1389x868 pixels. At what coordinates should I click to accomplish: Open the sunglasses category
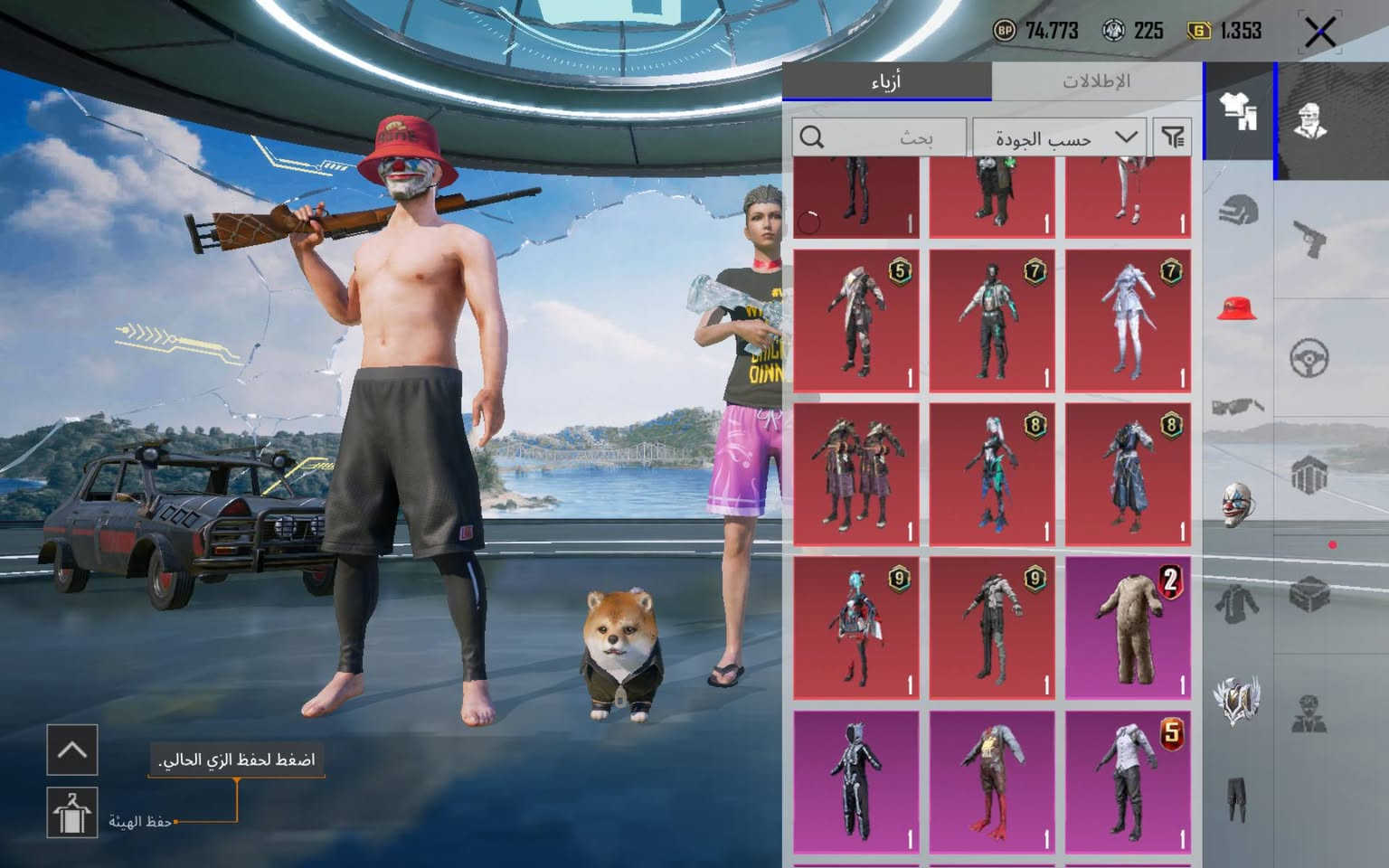pos(1238,406)
